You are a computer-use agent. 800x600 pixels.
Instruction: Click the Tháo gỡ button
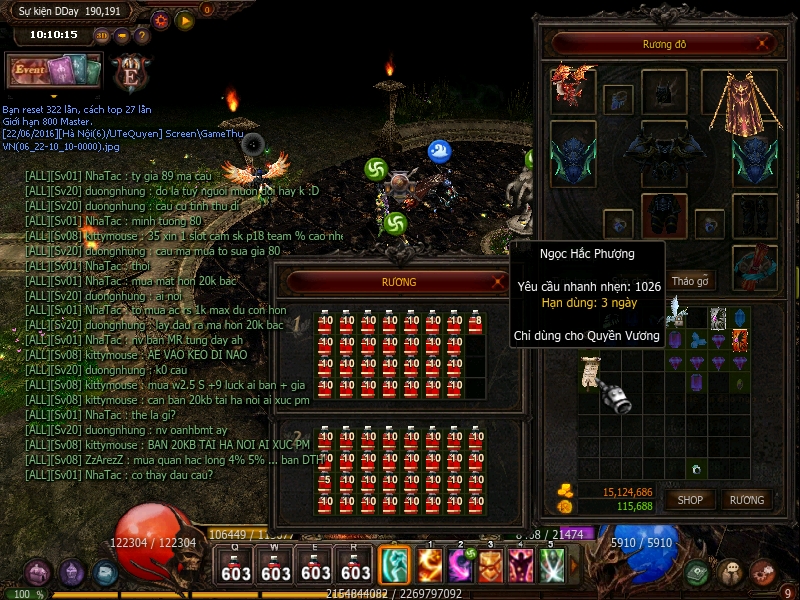pos(690,281)
